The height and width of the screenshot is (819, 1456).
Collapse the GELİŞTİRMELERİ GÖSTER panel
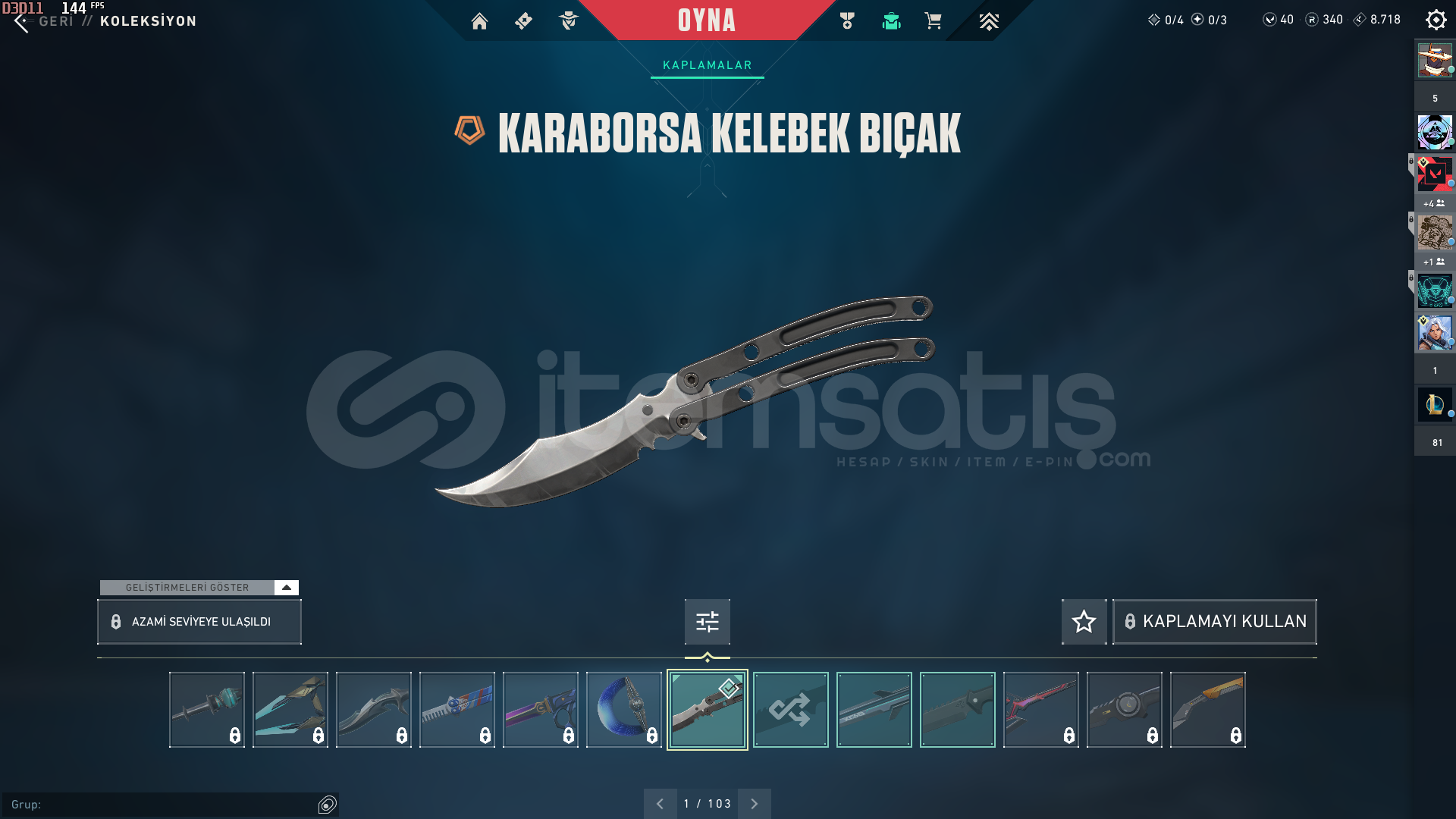[286, 587]
